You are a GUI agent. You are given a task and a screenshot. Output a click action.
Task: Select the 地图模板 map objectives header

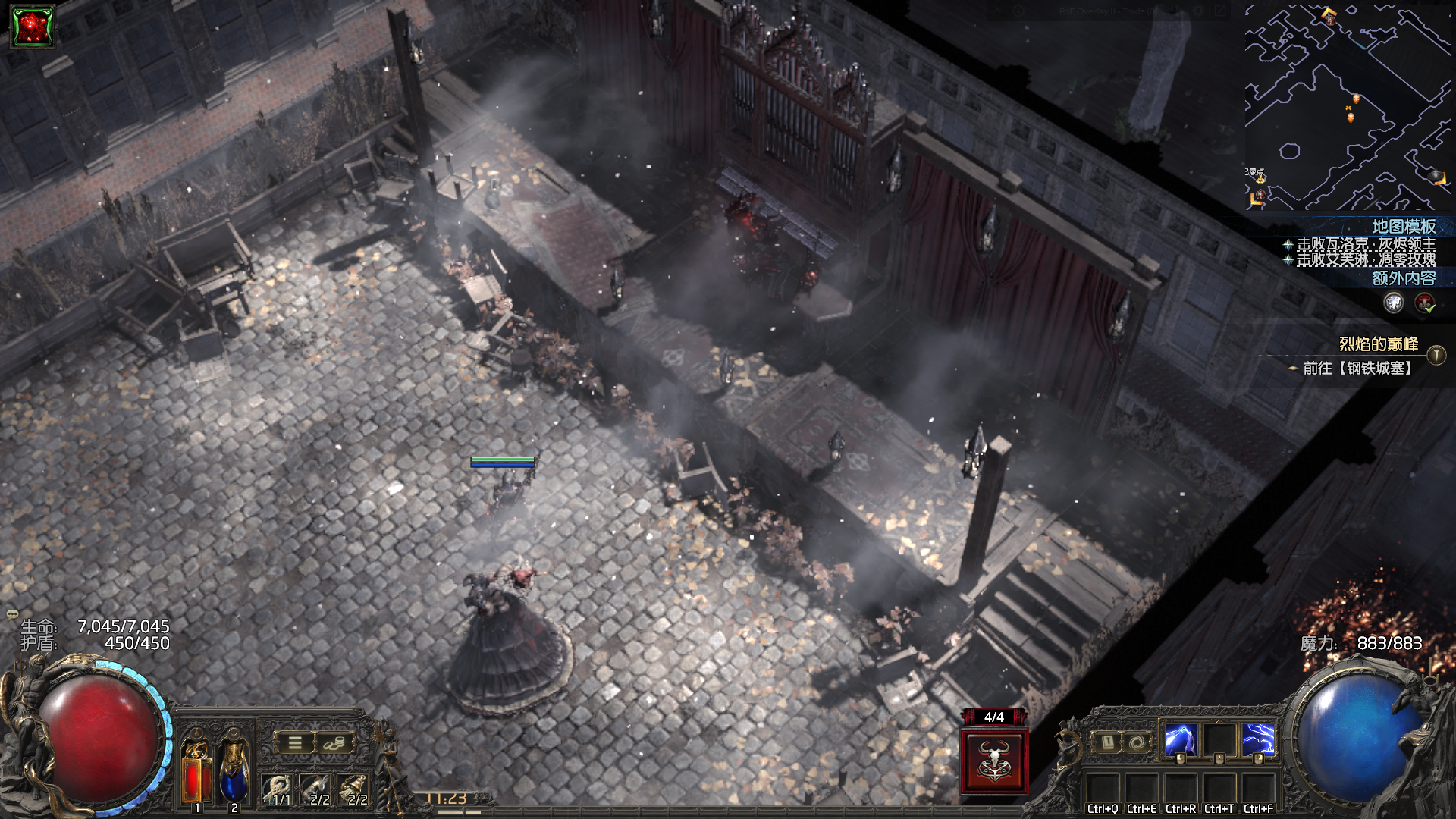point(1403,227)
